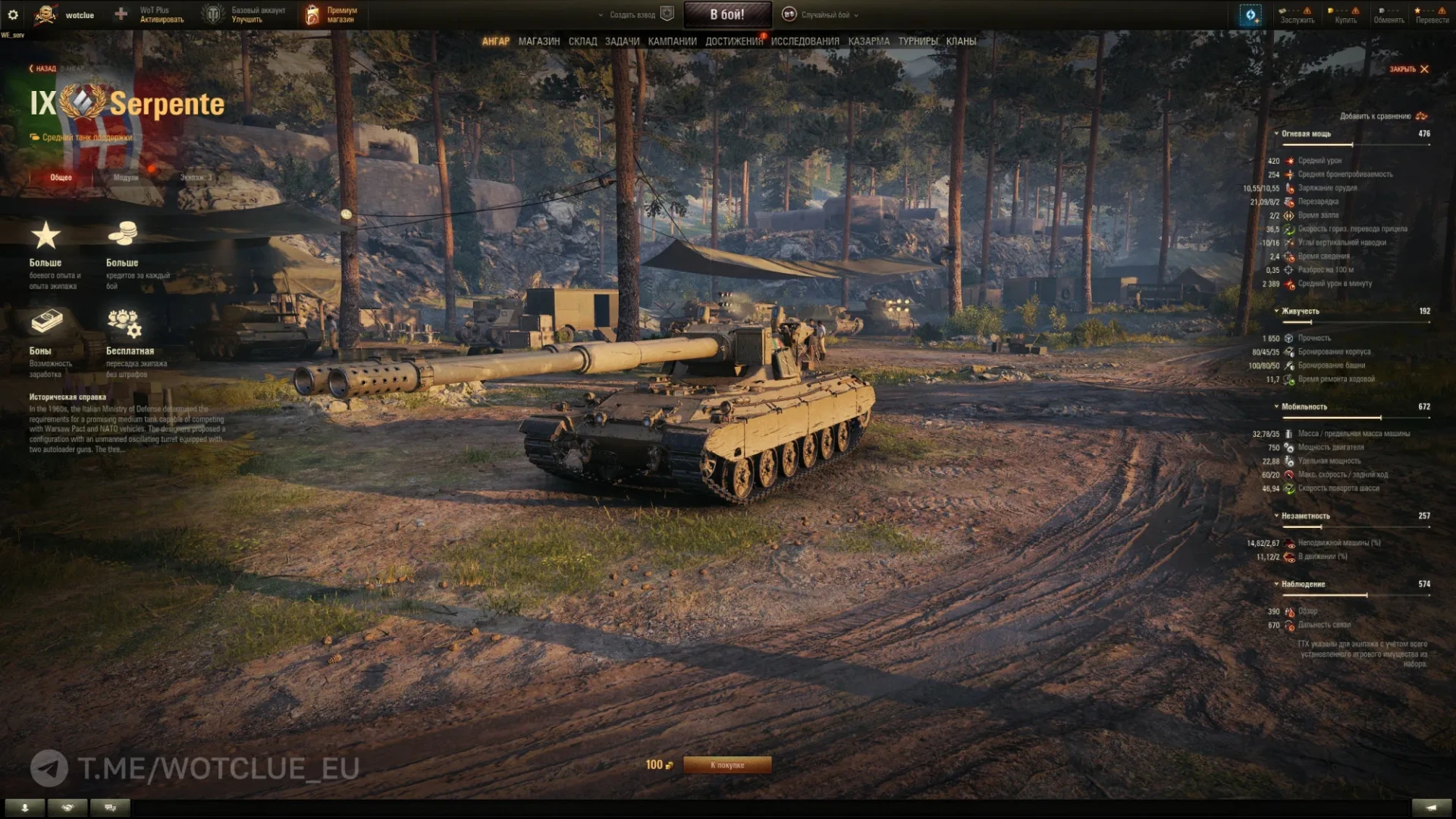1456x819 pixels.
Task: Collapse the Мобильность stats section
Action: click(x=1303, y=407)
